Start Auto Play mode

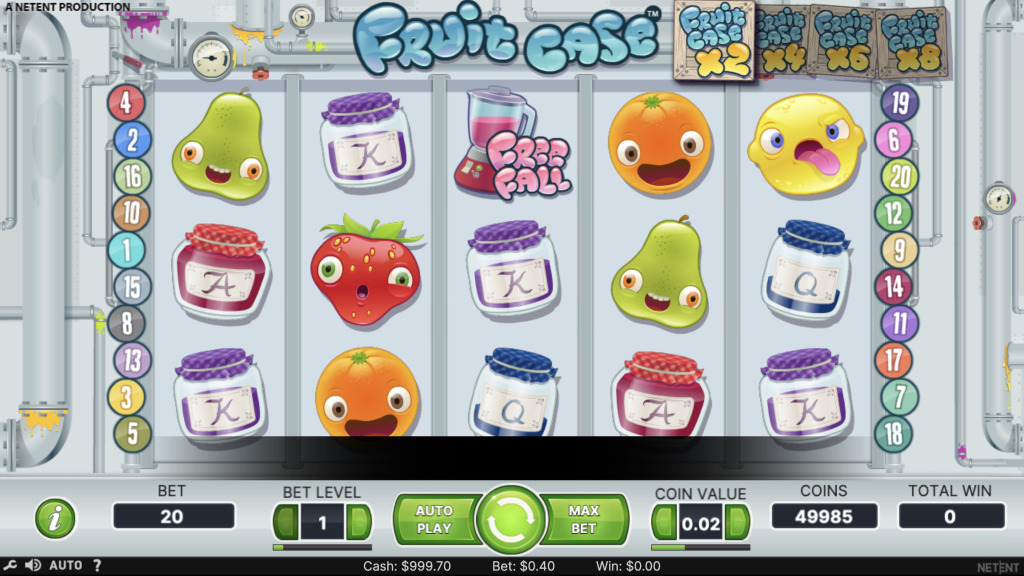tap(434, 519)
